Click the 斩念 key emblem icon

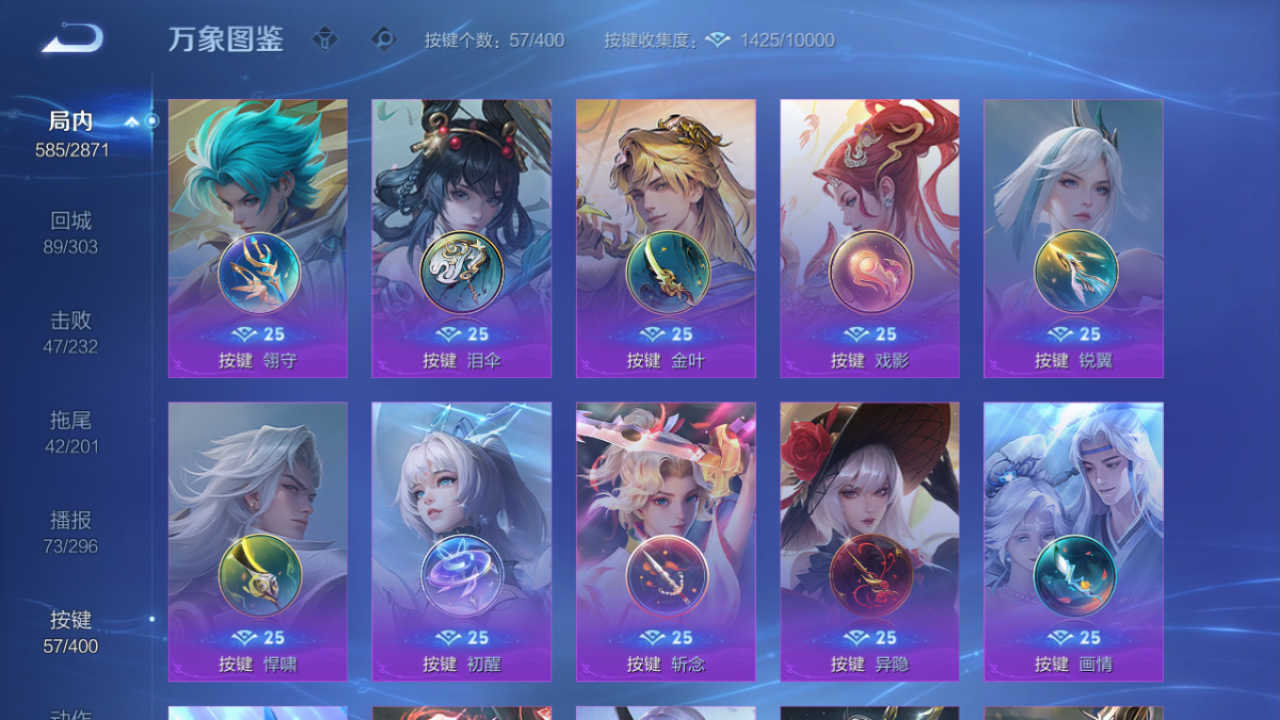pyautogui.click(x=665, y=577)
